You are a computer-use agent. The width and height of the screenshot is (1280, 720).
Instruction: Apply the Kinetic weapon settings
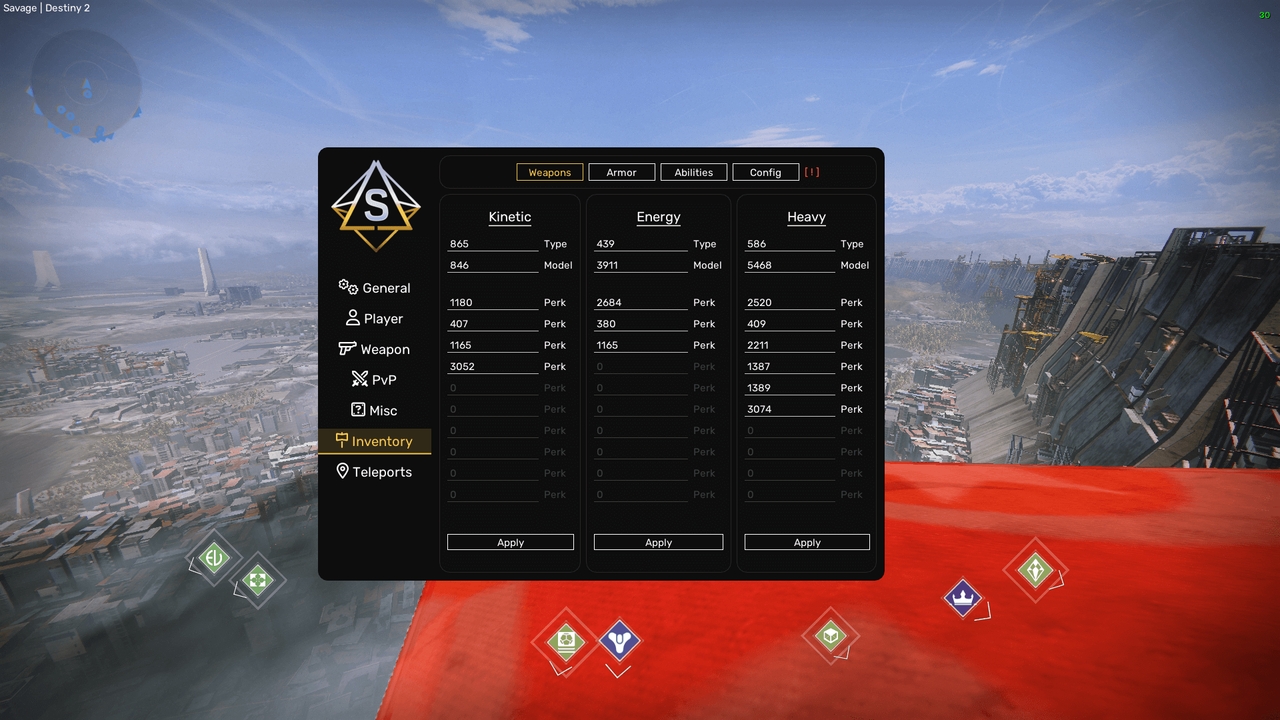(510, 542)
